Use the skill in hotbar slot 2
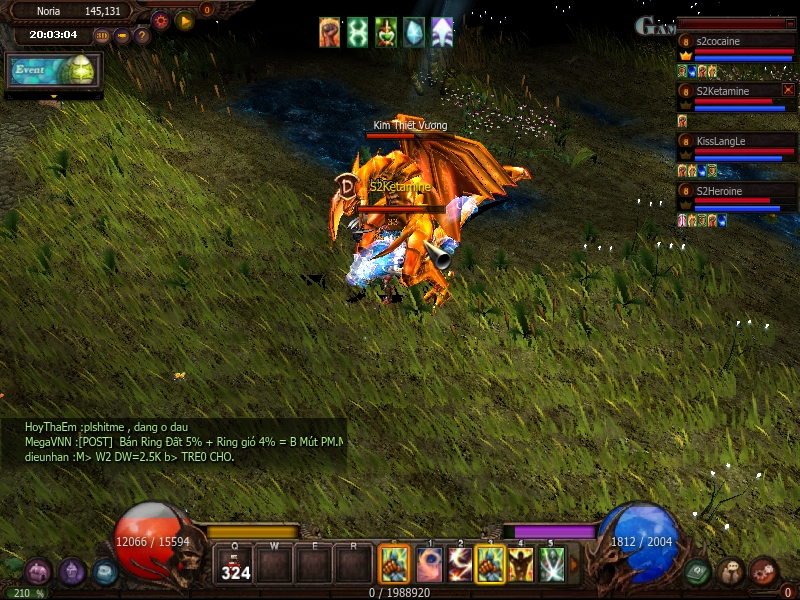Image resolution: width=800 pixels, height=600 pixels. [x=460, y=565]
